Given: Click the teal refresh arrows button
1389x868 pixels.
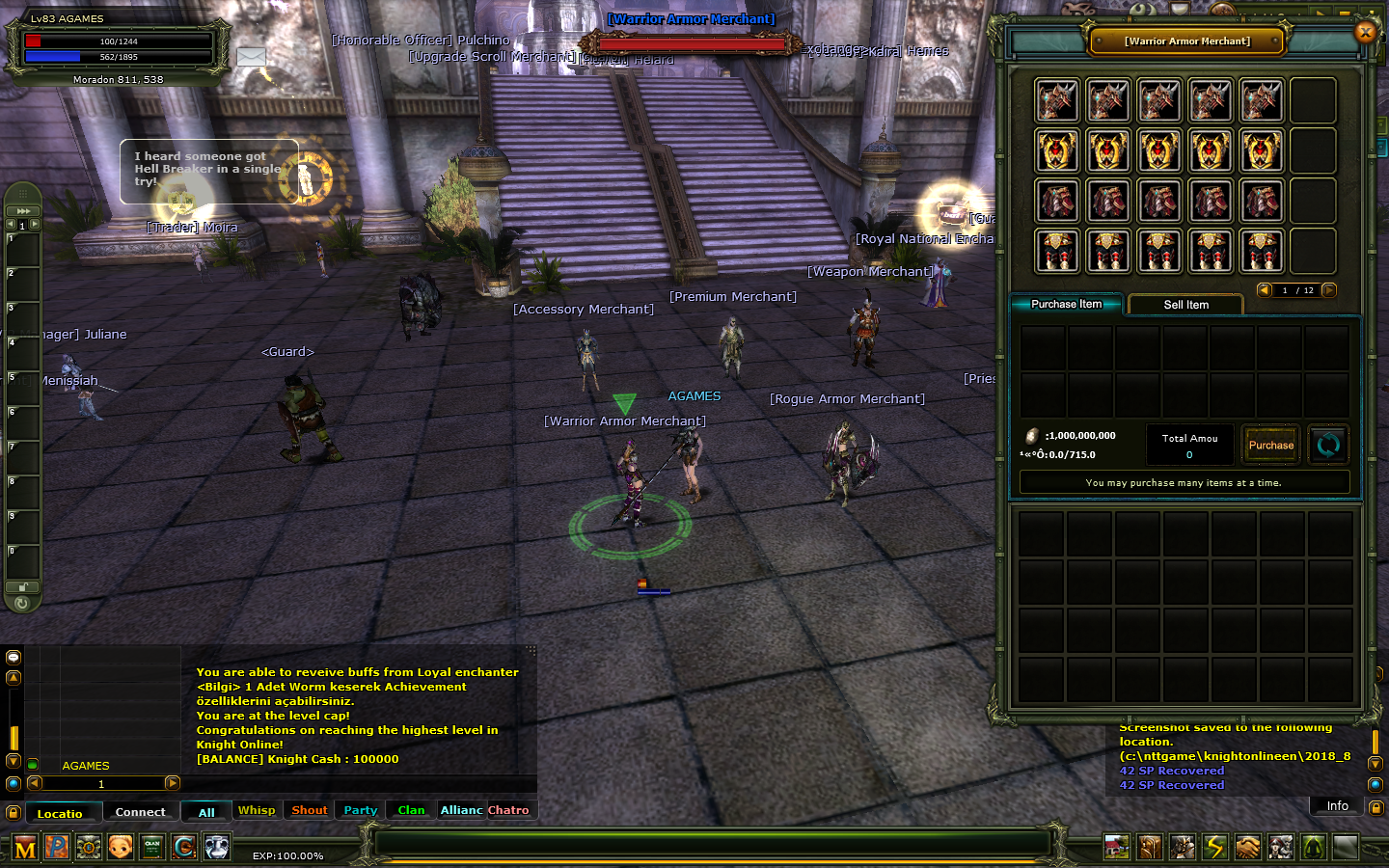Looking at the screenshot, I should click(x=1328, y=445).
